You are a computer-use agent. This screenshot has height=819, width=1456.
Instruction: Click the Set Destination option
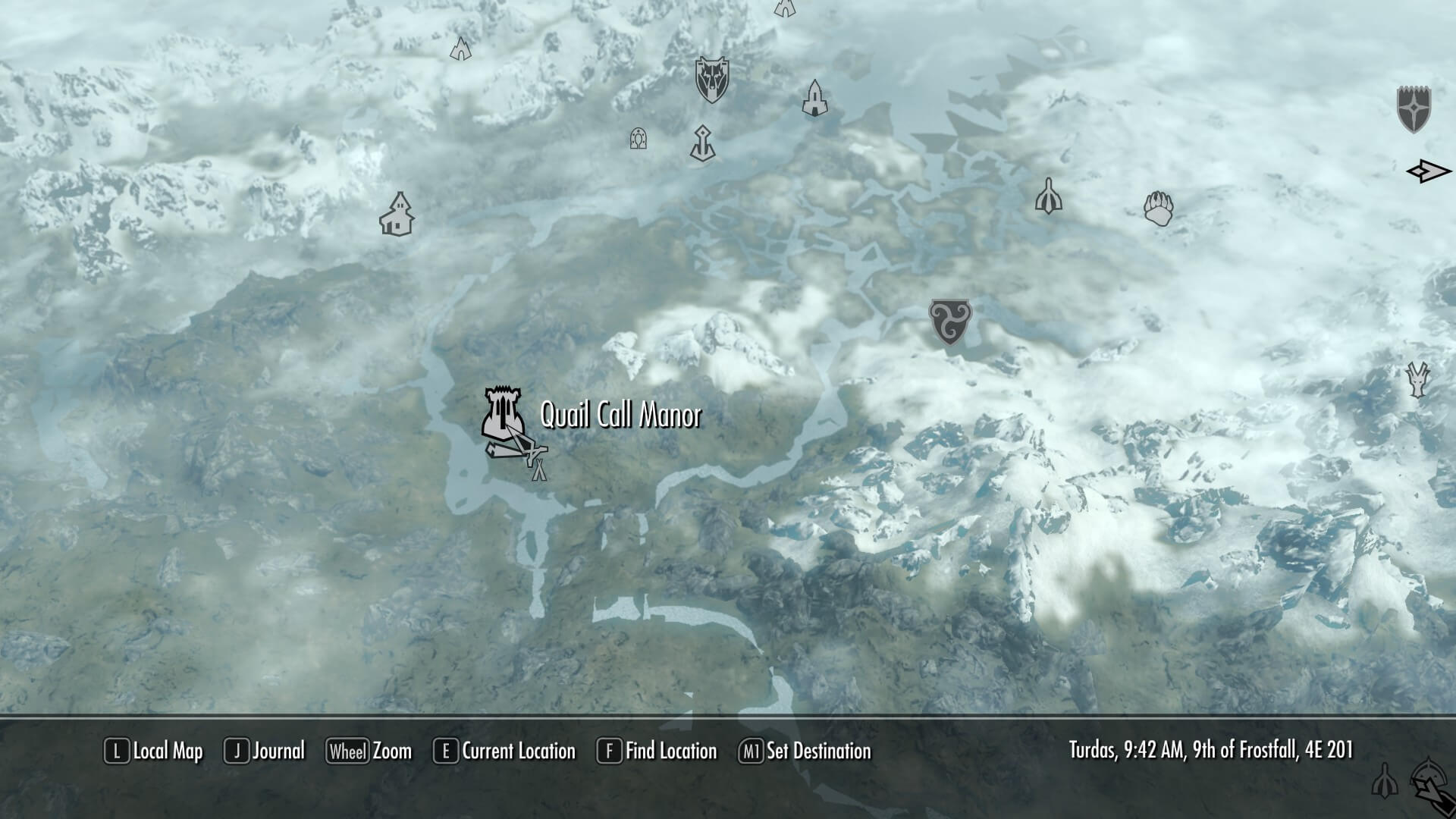[x=805, y=752]
